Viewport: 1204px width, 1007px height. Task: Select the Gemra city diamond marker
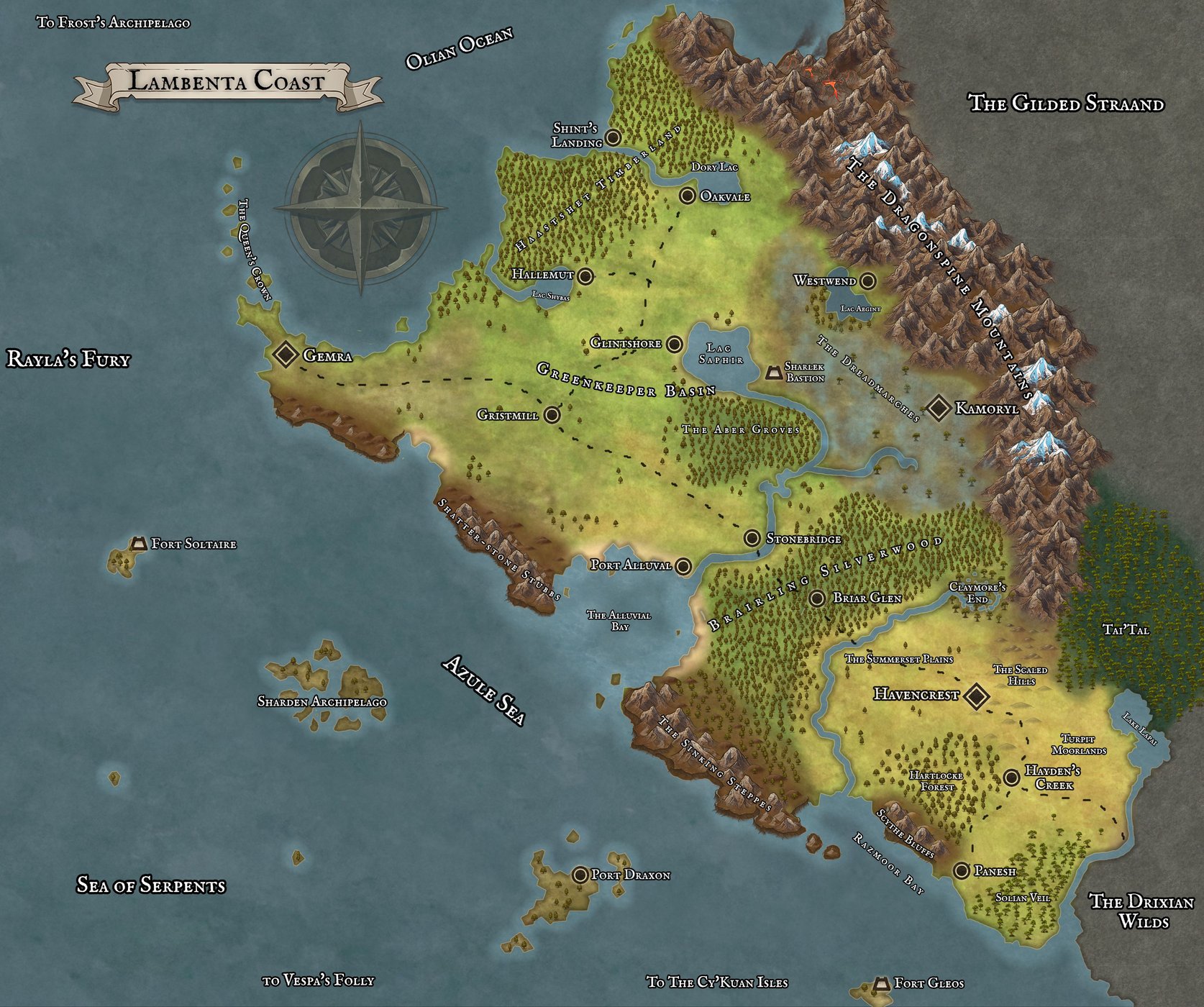coord(286,354)
